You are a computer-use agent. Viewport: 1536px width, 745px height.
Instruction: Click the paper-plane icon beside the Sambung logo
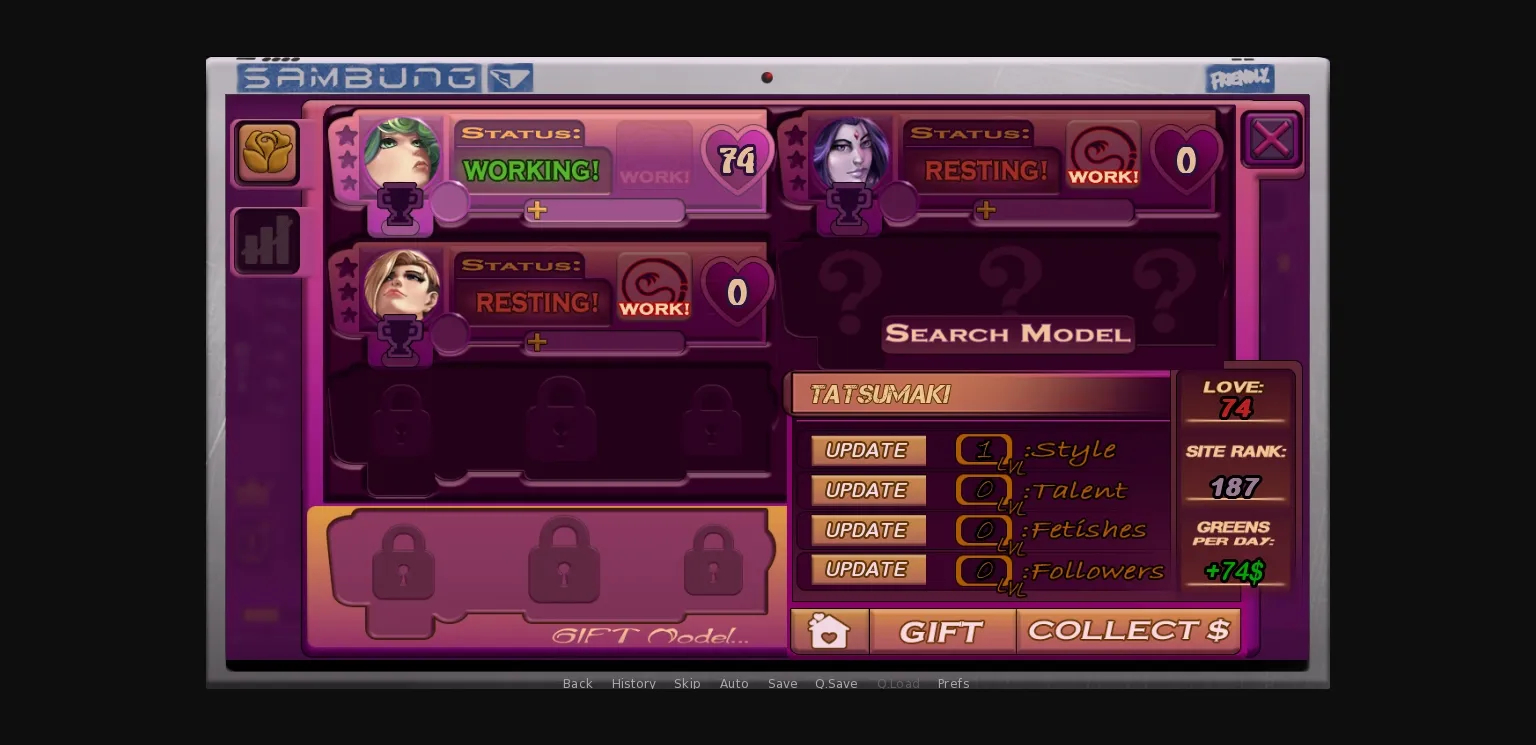point(511,77)
